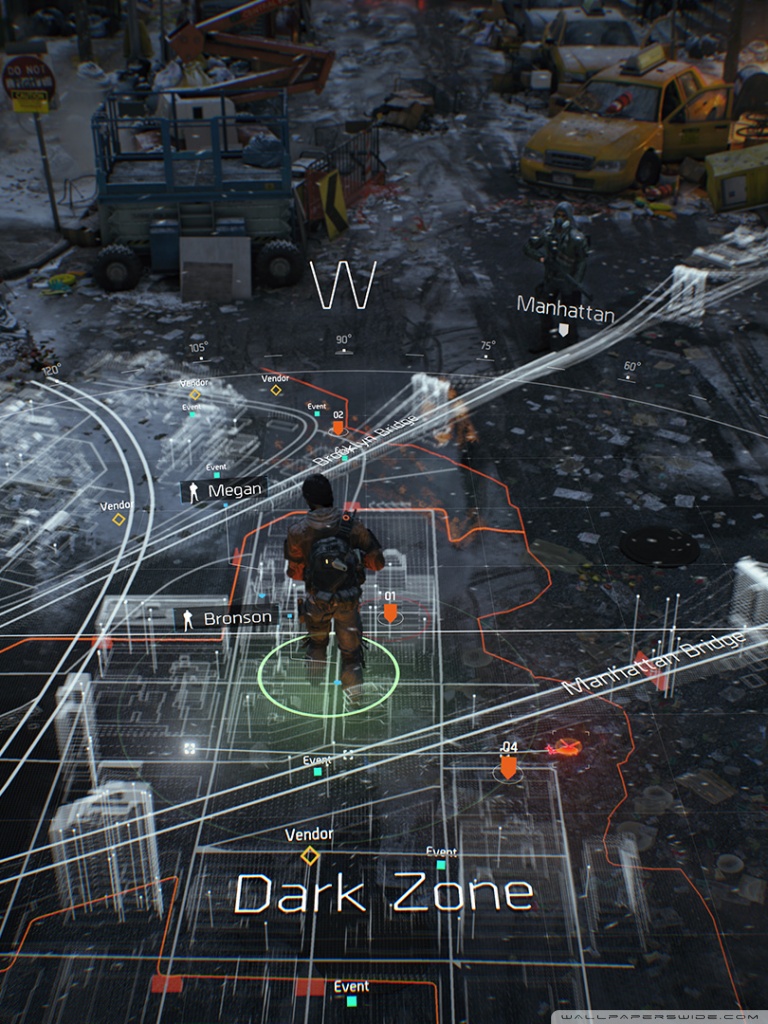Choose the orange 02 map marker

(x=338, y=426)
